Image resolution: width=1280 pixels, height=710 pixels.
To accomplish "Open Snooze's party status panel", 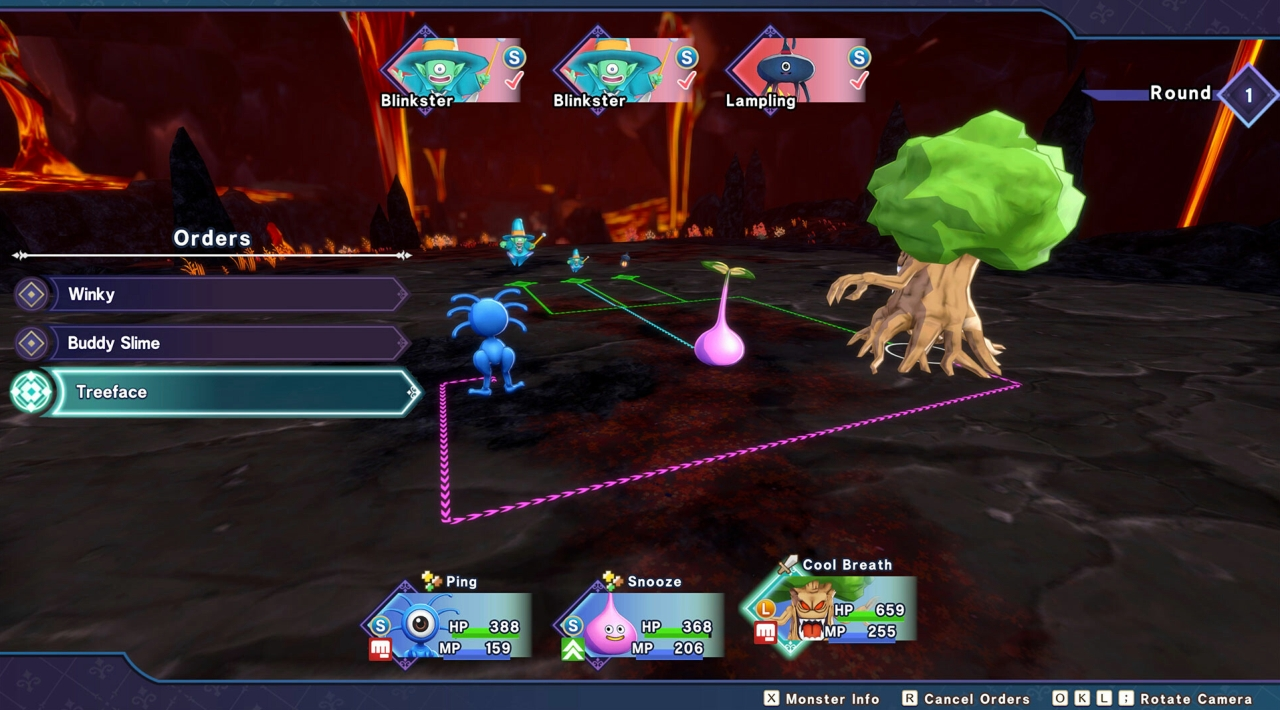I will (640, 627).
